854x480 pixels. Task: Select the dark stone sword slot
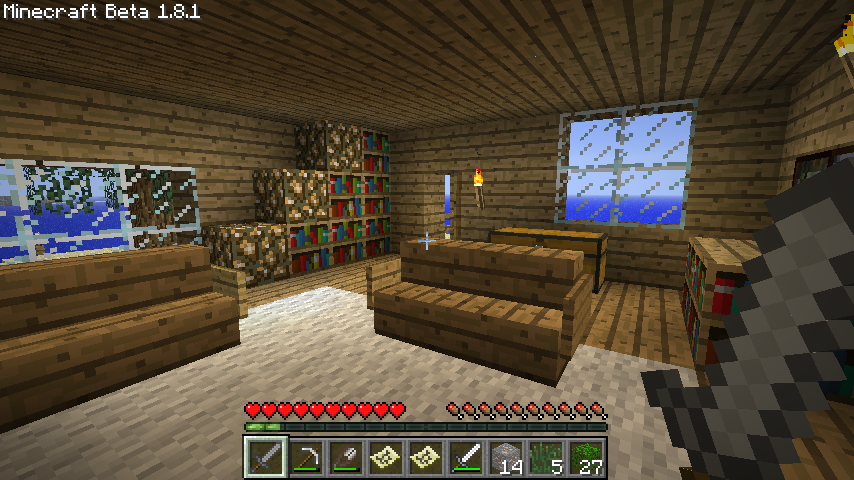point(265,457)
